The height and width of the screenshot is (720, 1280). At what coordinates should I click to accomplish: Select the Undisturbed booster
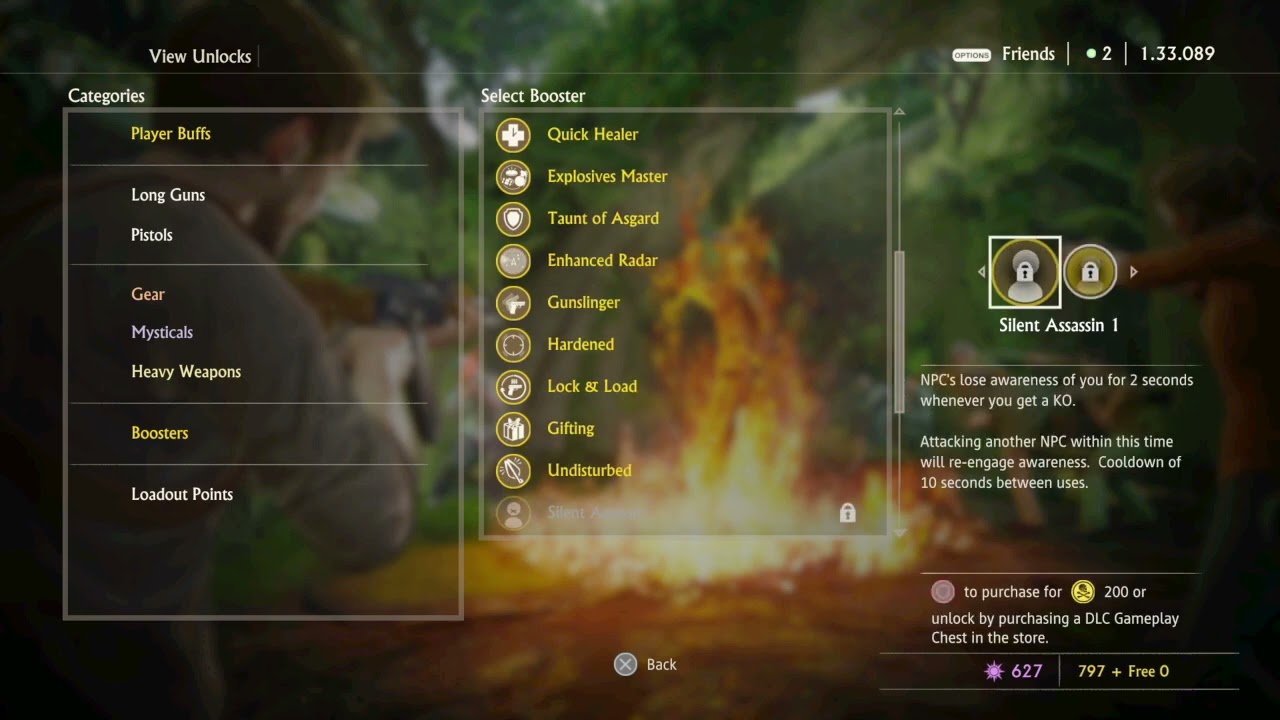(589, 470)
